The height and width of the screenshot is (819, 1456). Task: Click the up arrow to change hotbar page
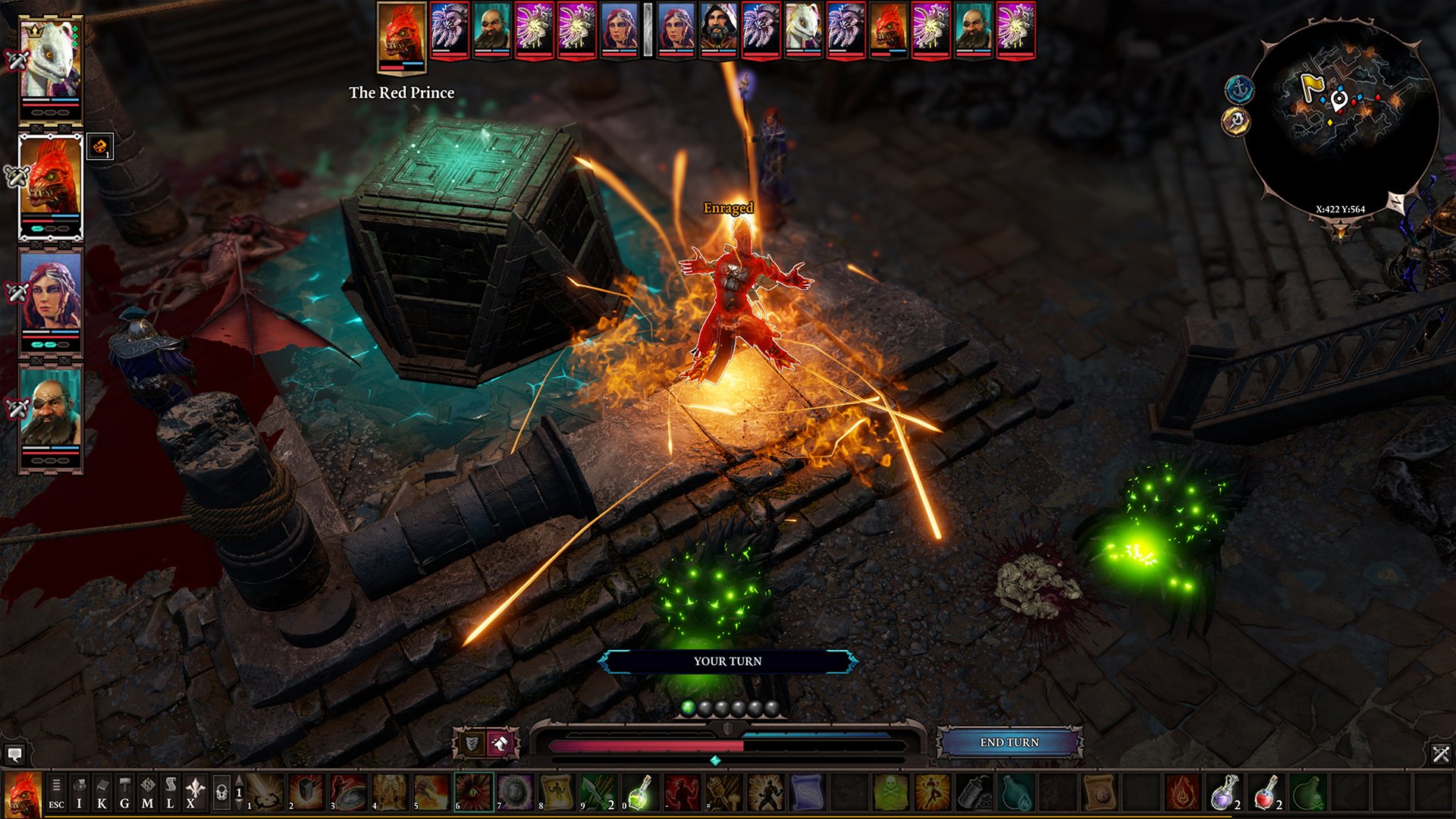tap(238, 778)
